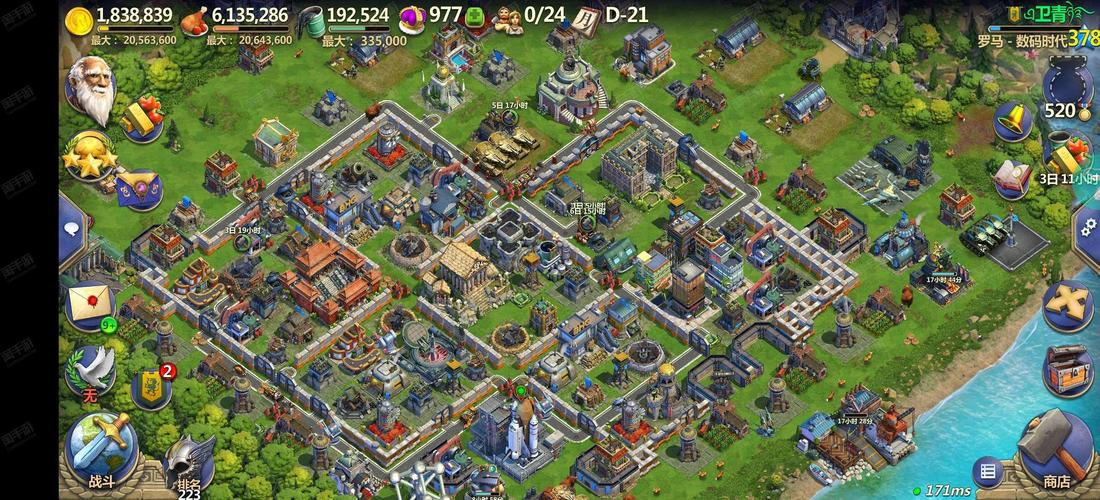Viewport: 1100px width, 500px height.
Task: Expand the chat speech bubble tab
Action: coord(72,229)
